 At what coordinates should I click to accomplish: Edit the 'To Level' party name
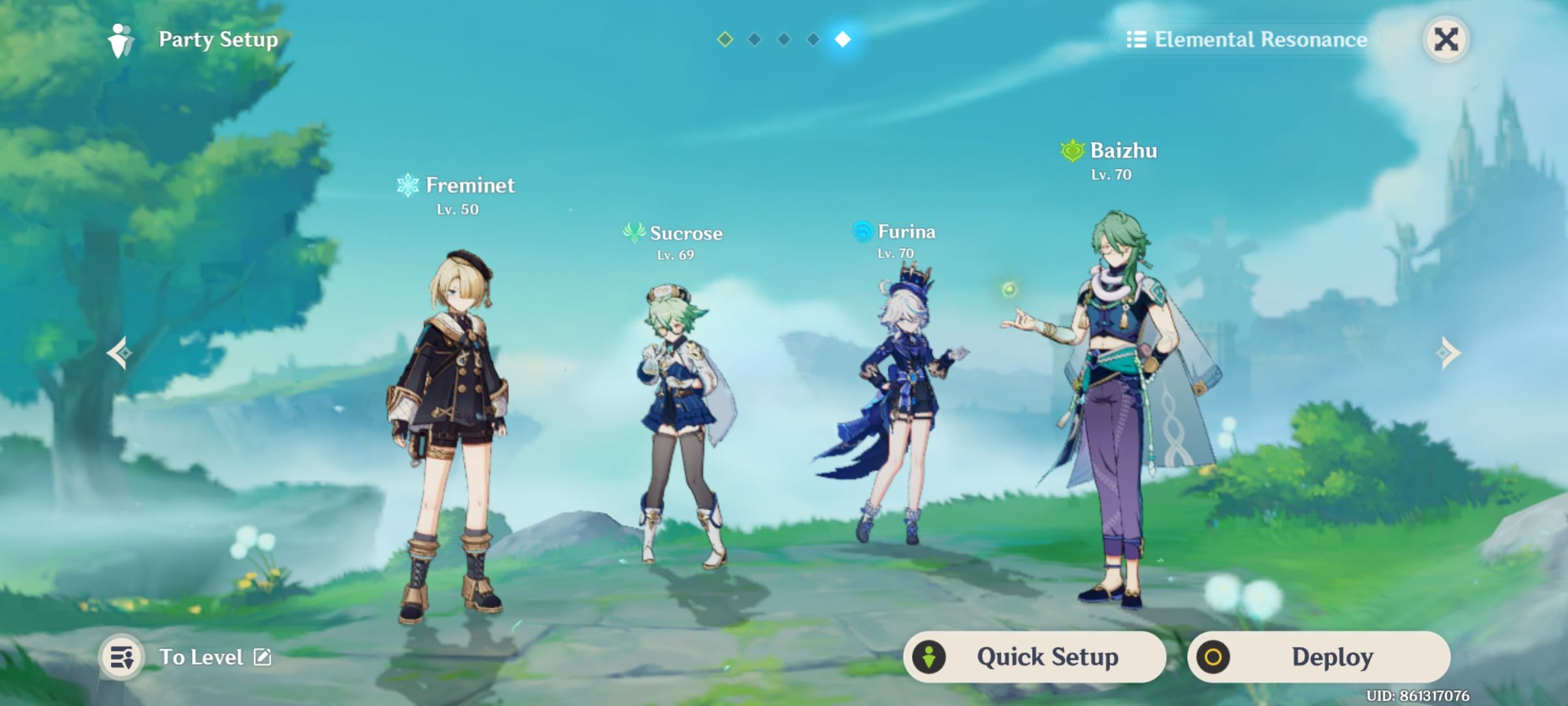[x=263, y=657]
